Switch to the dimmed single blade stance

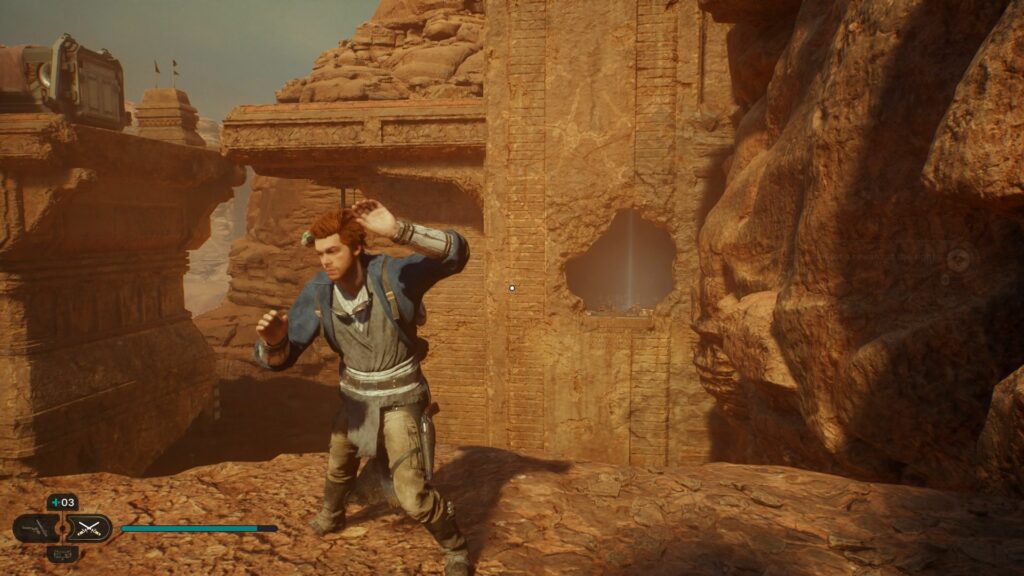[36, 527]
